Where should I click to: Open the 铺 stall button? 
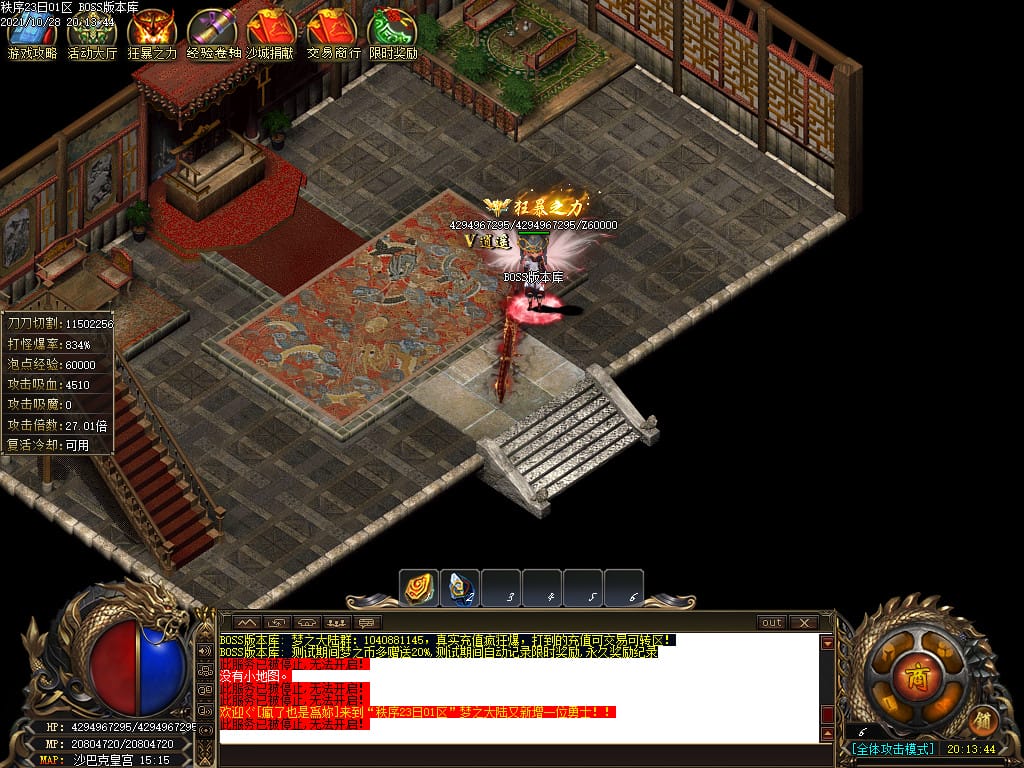983,719
